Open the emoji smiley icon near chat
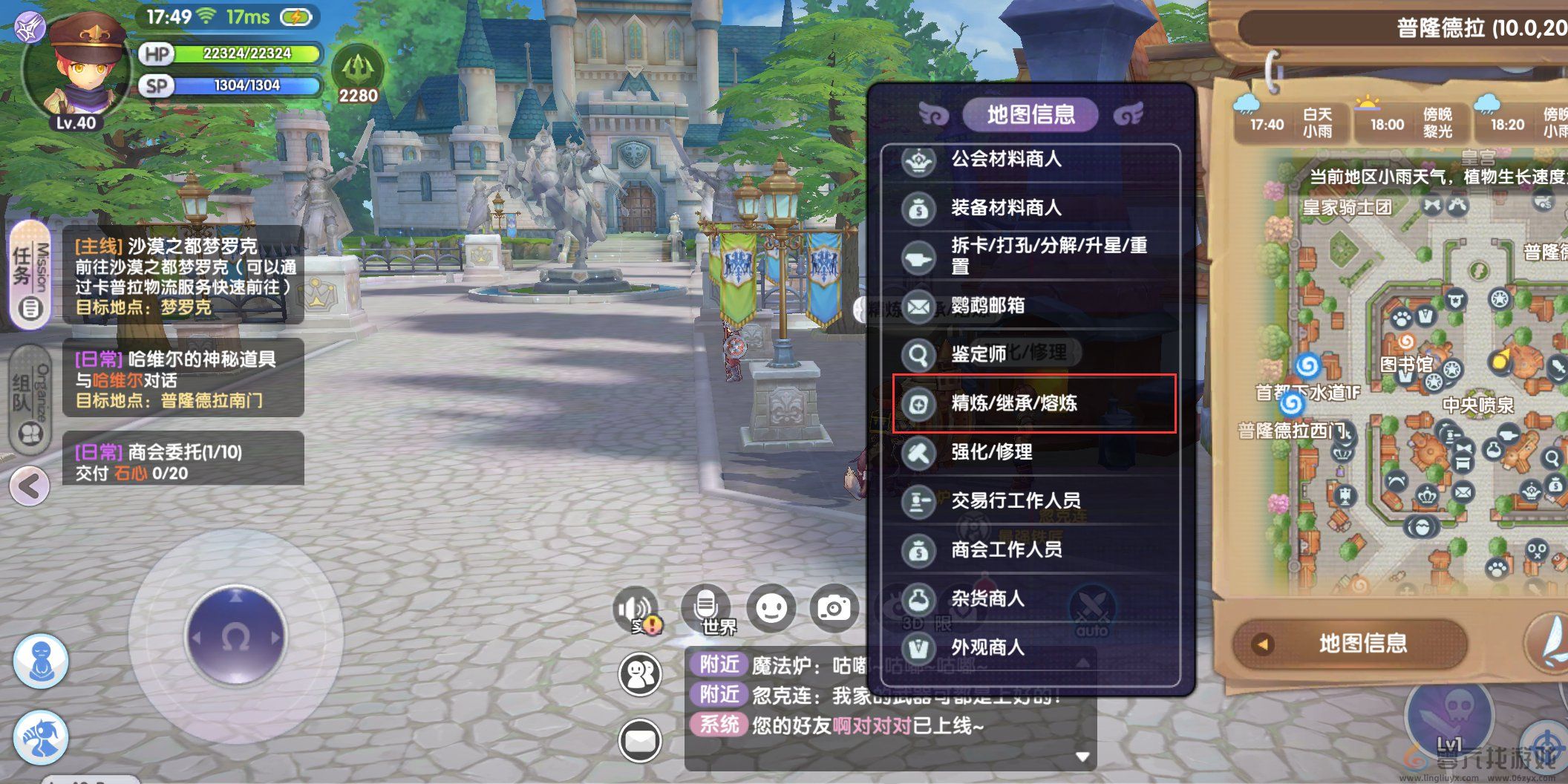Screen dimensions: 1568x784 tap(770, 607)
